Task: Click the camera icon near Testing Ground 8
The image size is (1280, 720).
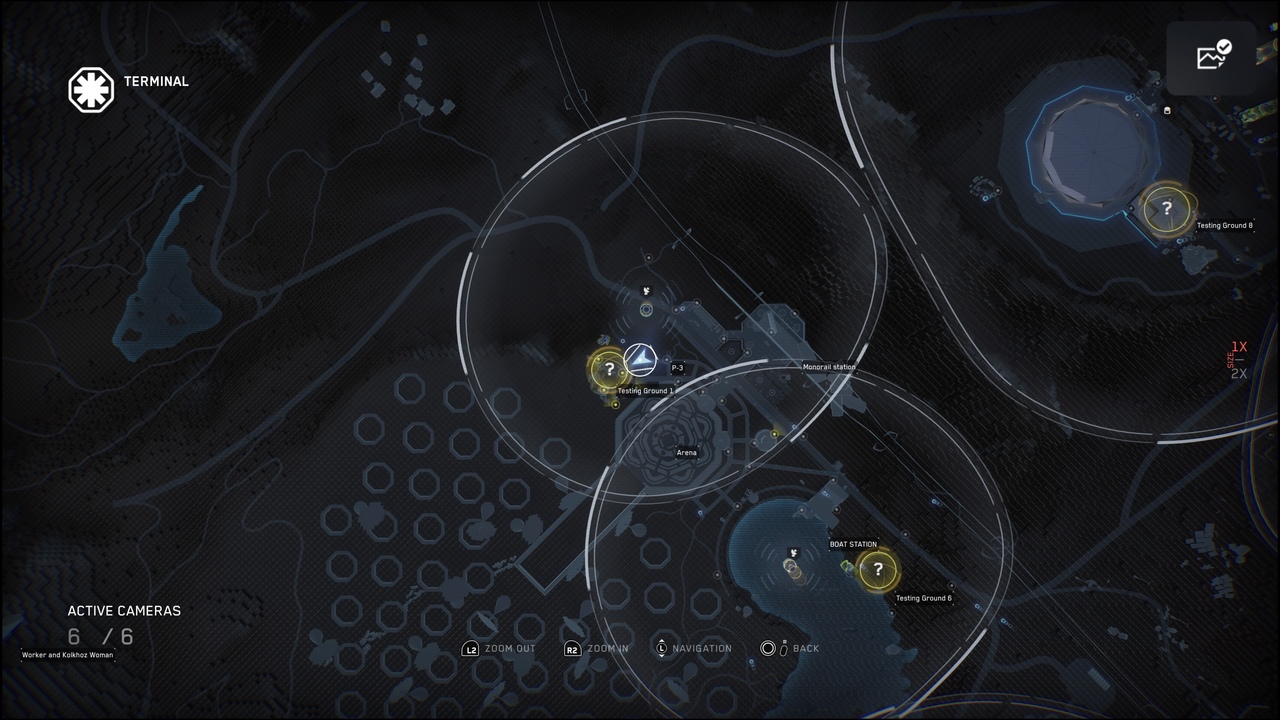Action: click(1166, 111)
